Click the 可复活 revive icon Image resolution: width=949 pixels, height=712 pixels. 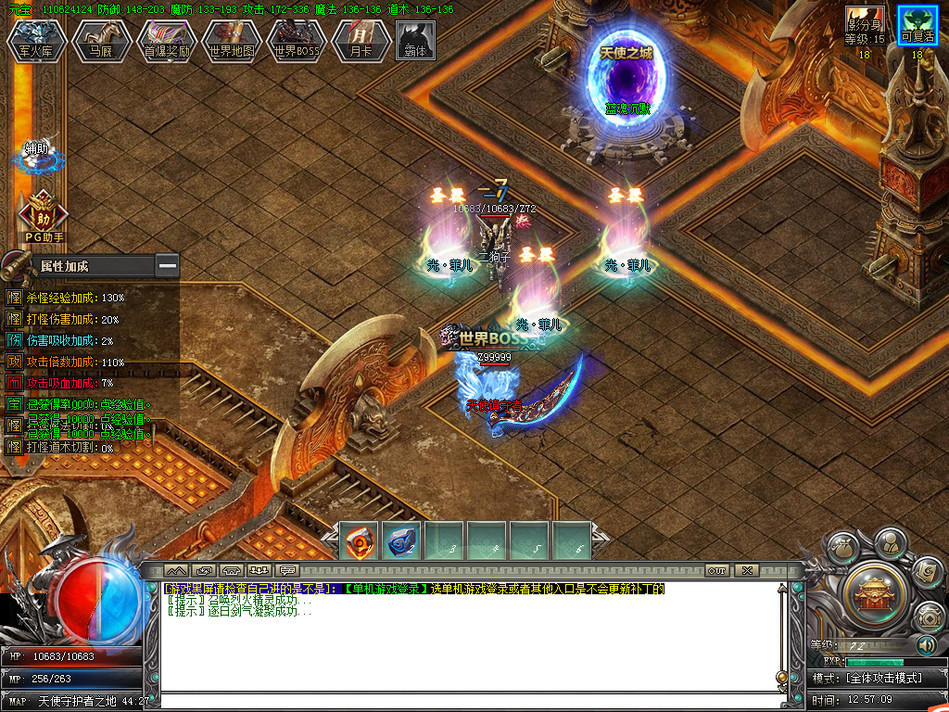pyautogui.click(x=917, y=25)
